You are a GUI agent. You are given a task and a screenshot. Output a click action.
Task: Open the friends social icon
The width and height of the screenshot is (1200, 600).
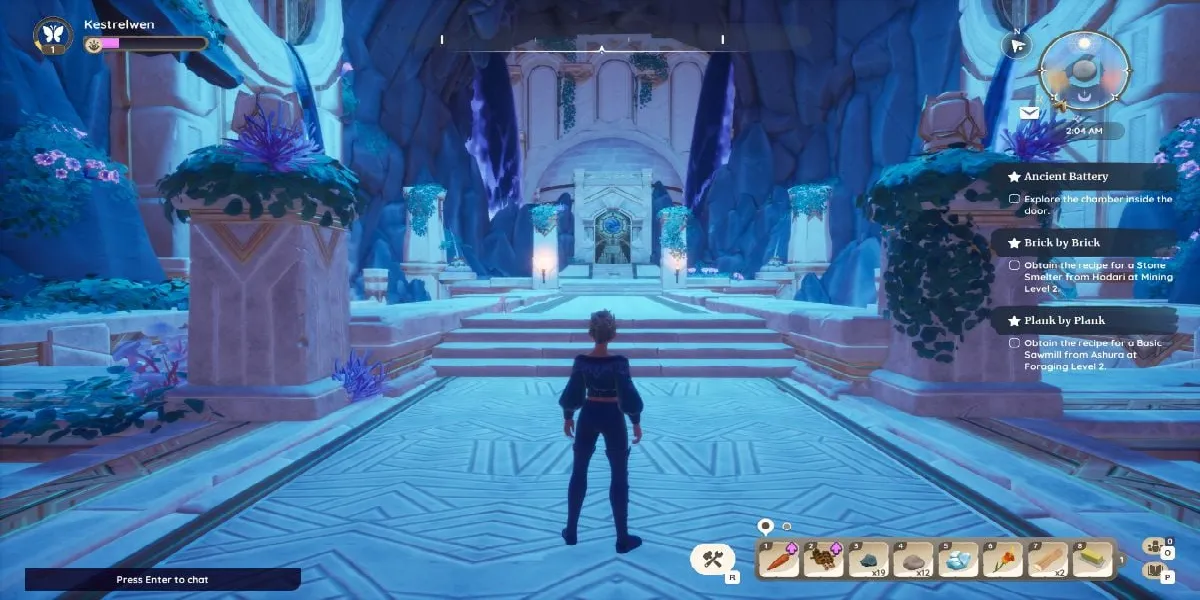(x=1154, y=546)
